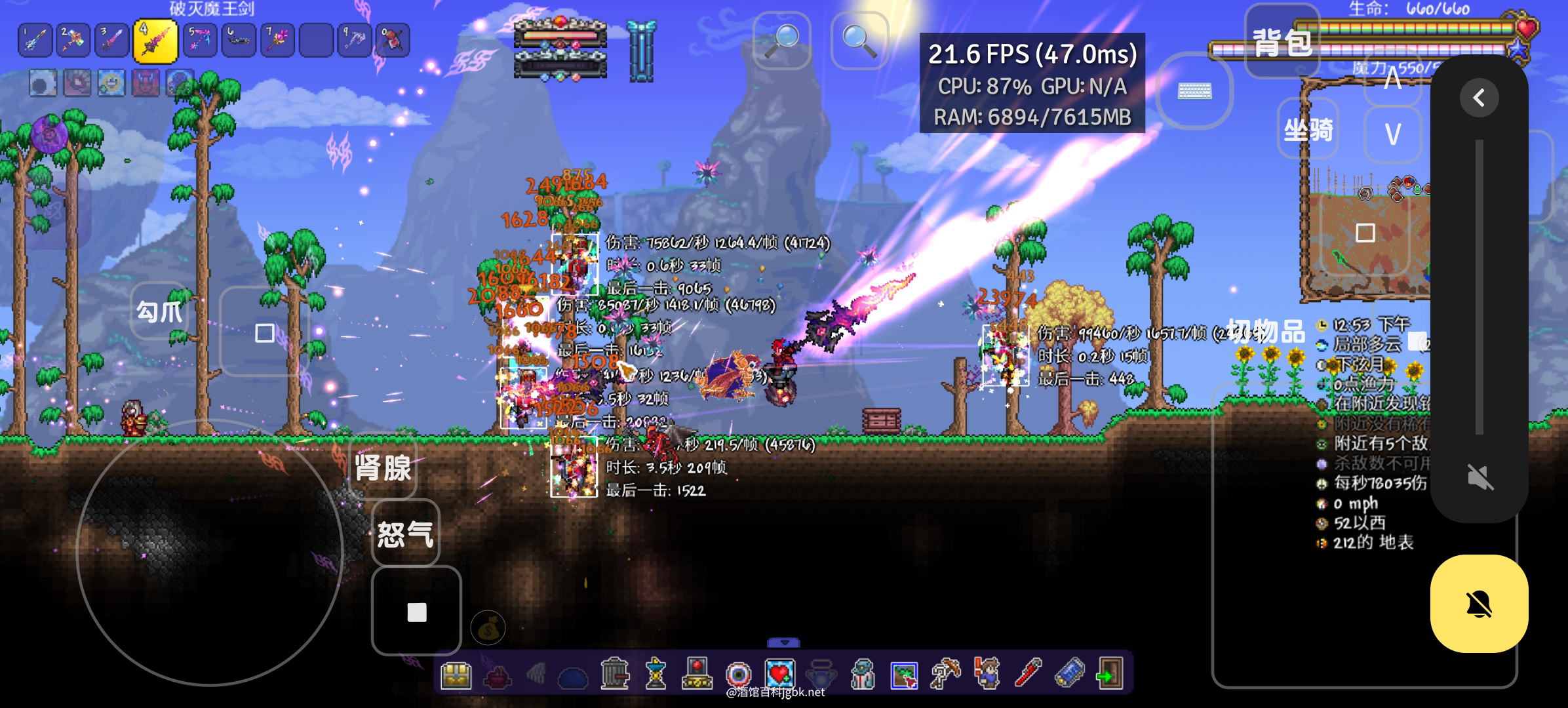
Task: Click the heart plus toolbar icon
Action: [779, 674]
